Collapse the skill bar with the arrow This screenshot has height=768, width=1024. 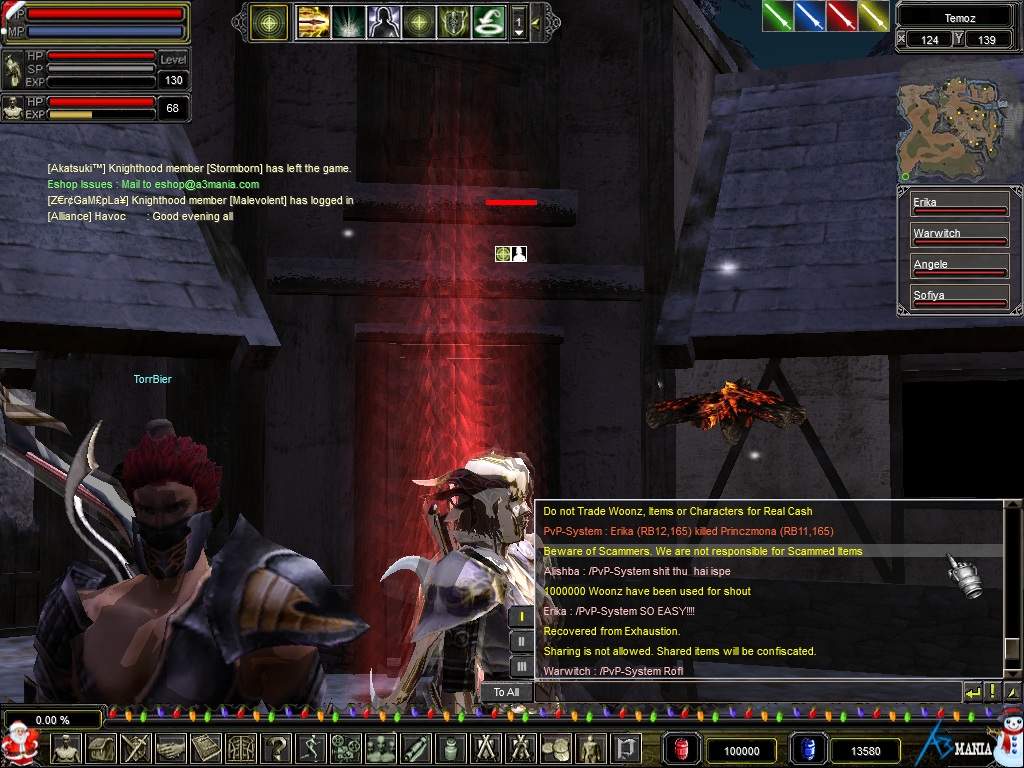tap(537, 21)
